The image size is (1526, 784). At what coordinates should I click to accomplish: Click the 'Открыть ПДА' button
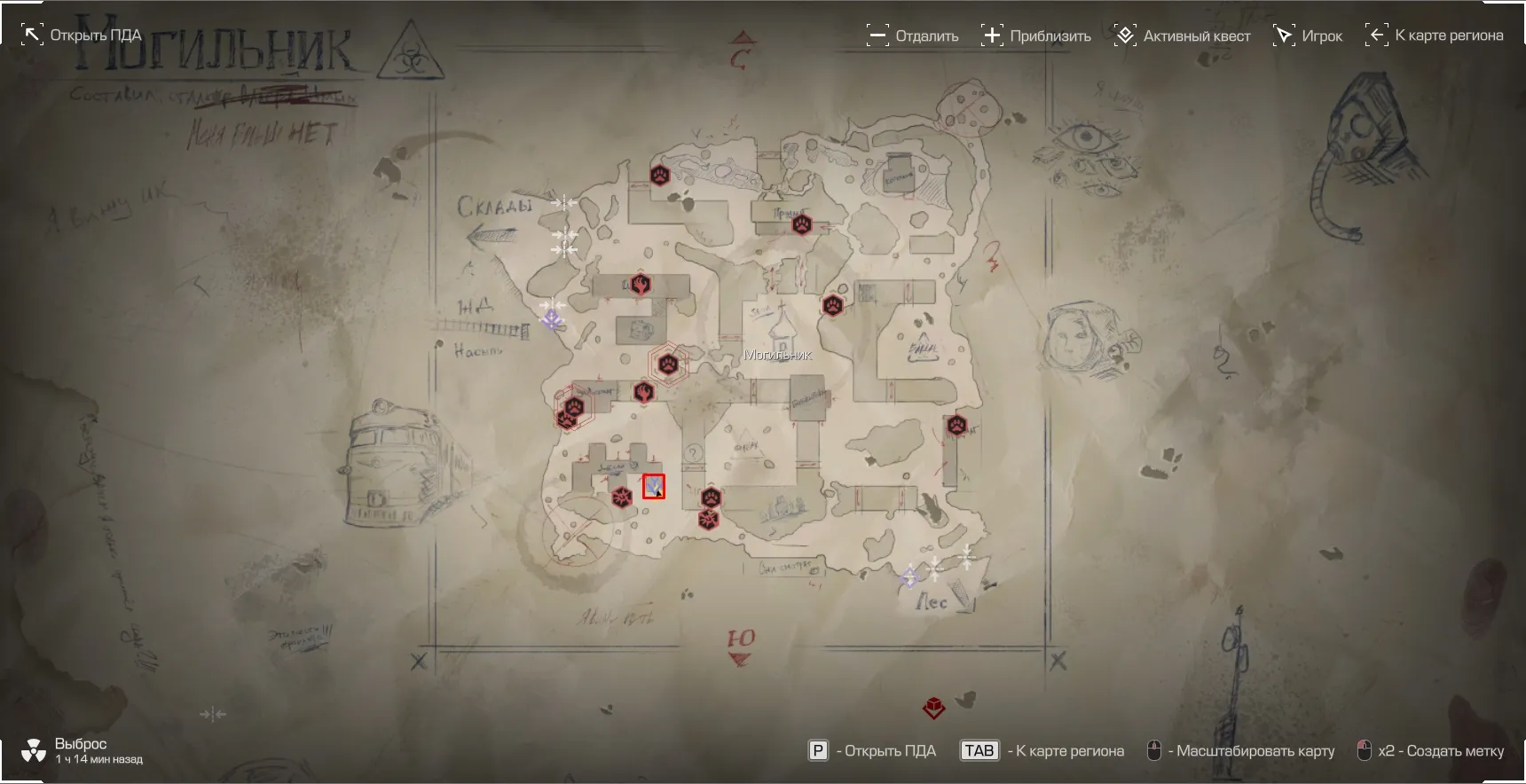click(x=82, y=35)
